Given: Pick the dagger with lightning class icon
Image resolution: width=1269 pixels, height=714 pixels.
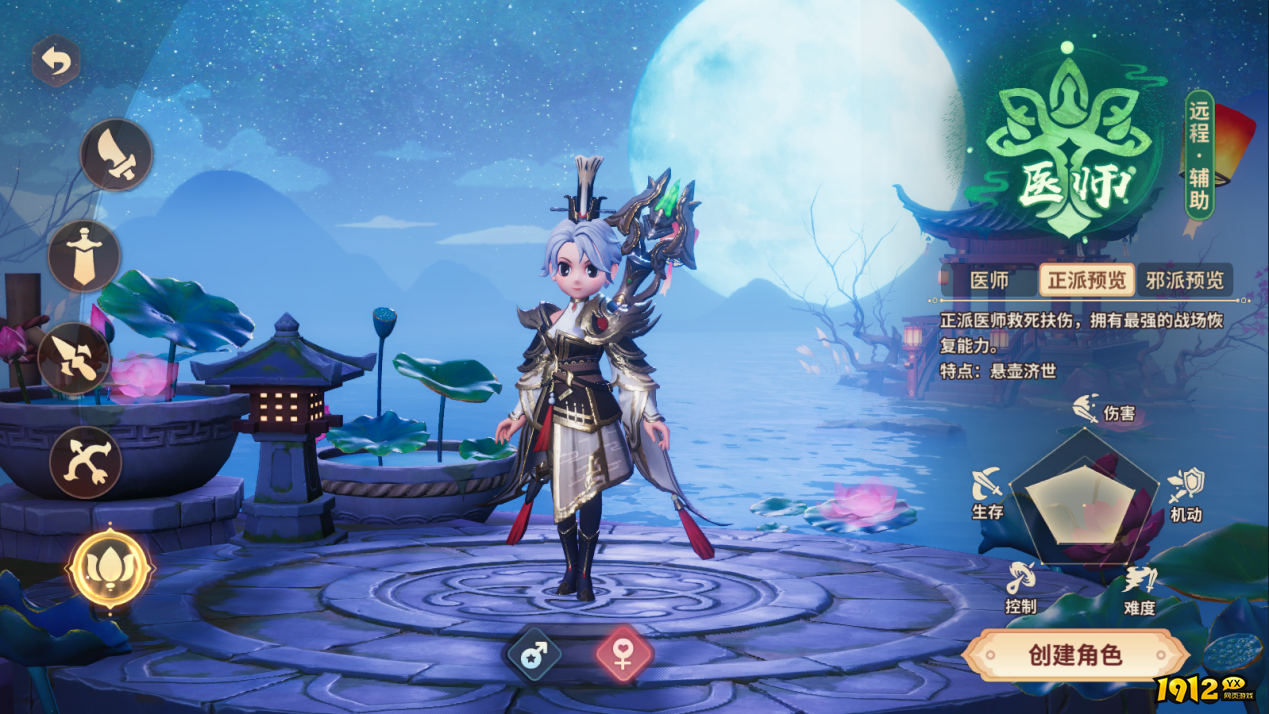Looking at the screenshot, I should coord(74,359).
